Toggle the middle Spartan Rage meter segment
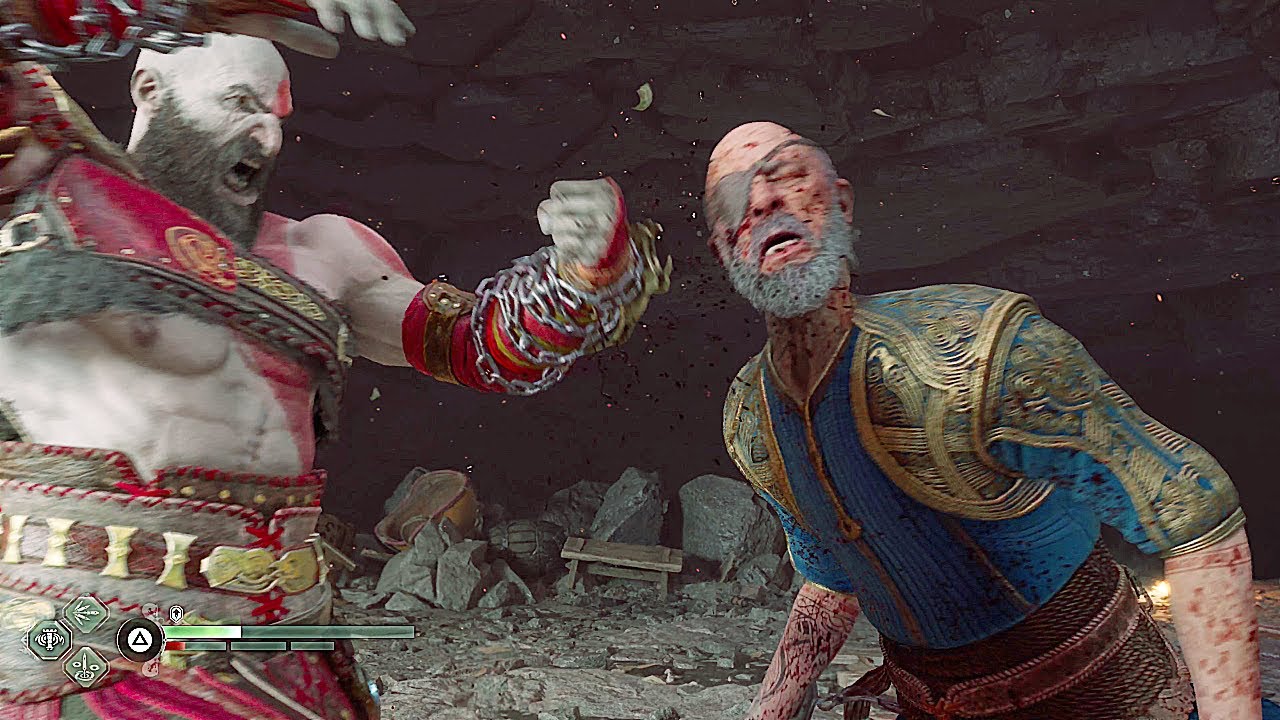 259,646
